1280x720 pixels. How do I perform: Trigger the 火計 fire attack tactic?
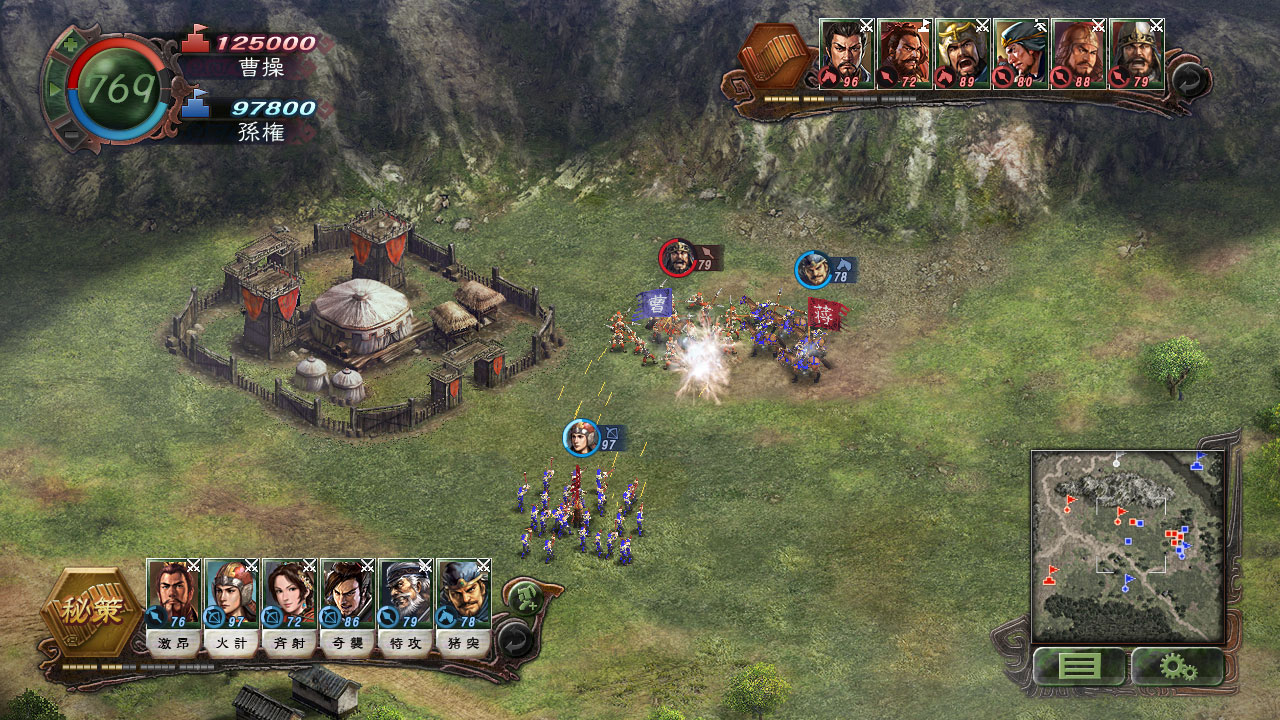pyautogui.click(x=232, y=643)
